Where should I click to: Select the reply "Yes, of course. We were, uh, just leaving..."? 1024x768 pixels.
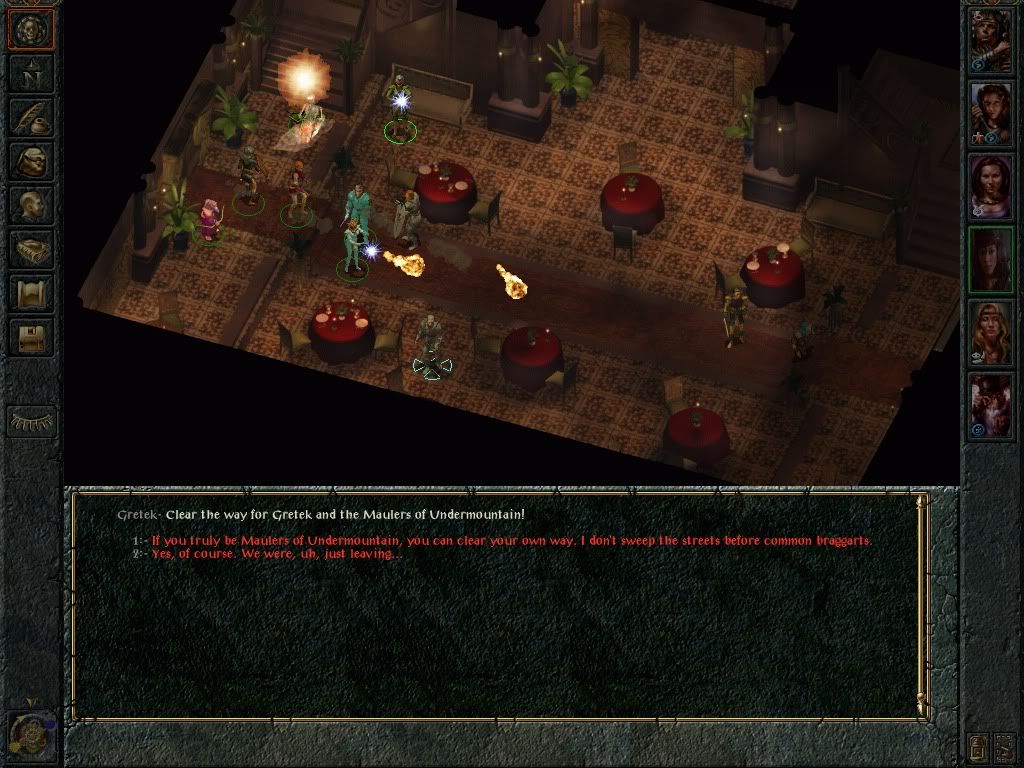click(277, 554)
